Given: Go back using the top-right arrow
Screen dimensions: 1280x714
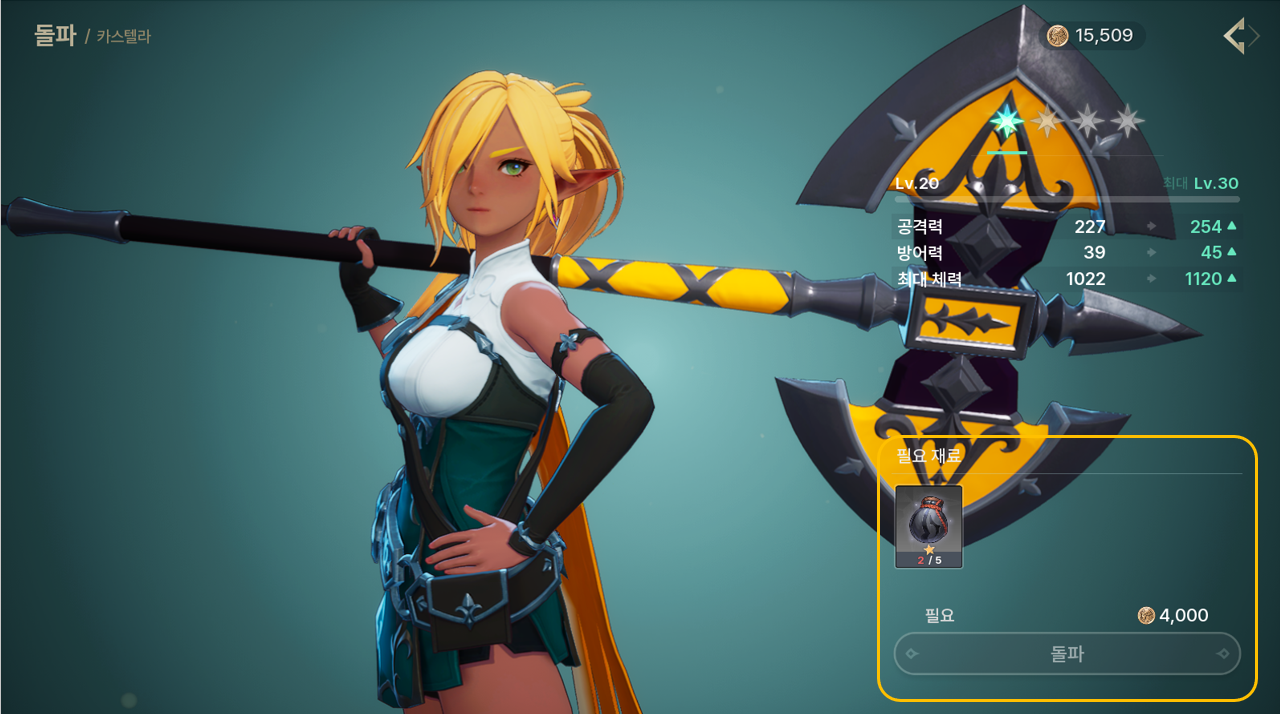Looking at the screenshot, I should pyautogui.click(x=1240, y=37).
